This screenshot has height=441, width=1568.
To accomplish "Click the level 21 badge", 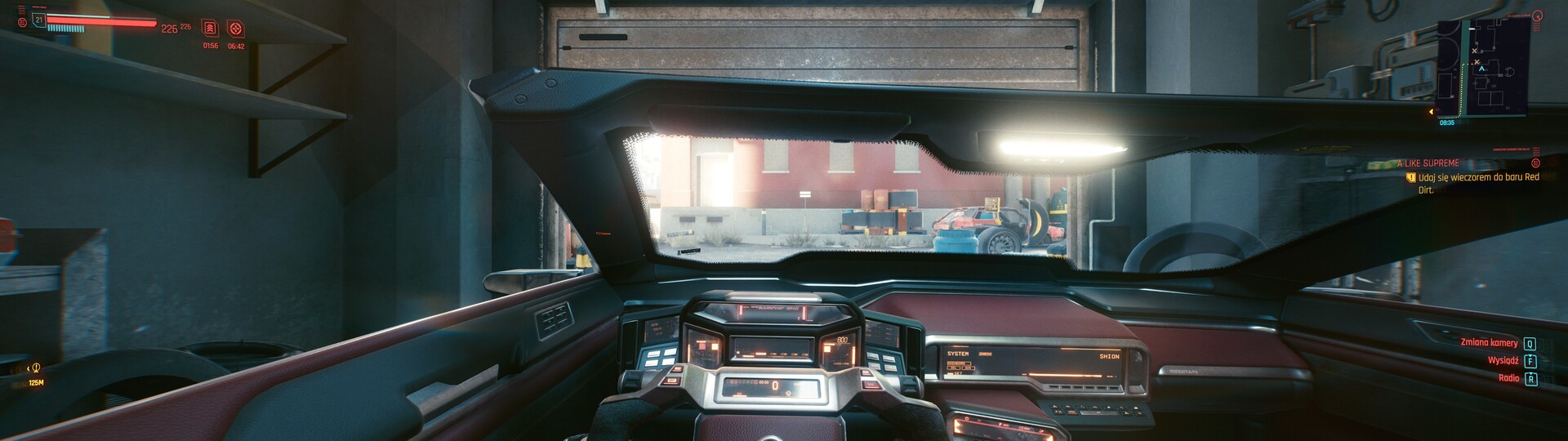I will tap(38, 18).
